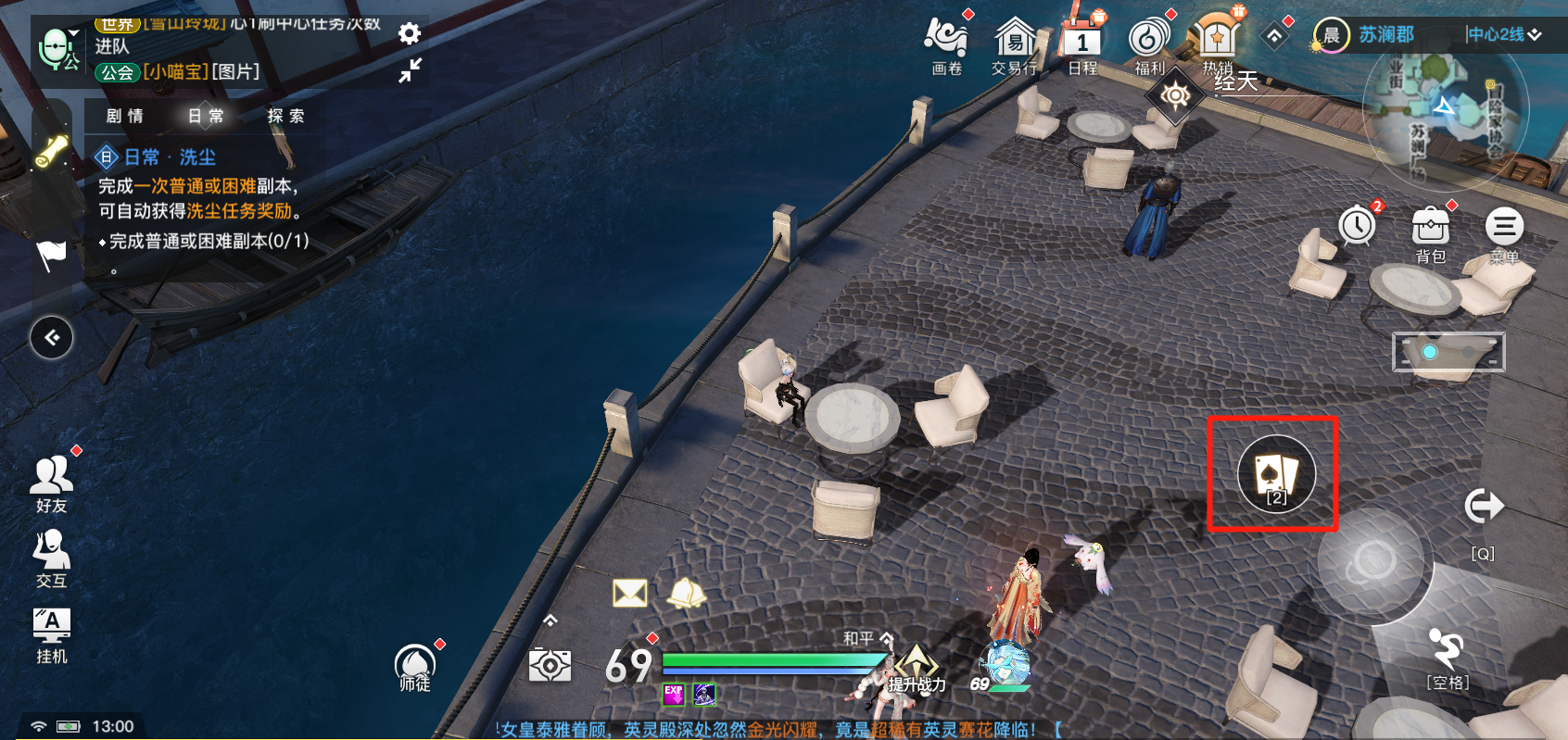Open the 交互 interaction menu
1568x740 pixels.
[x=52, y=558]
